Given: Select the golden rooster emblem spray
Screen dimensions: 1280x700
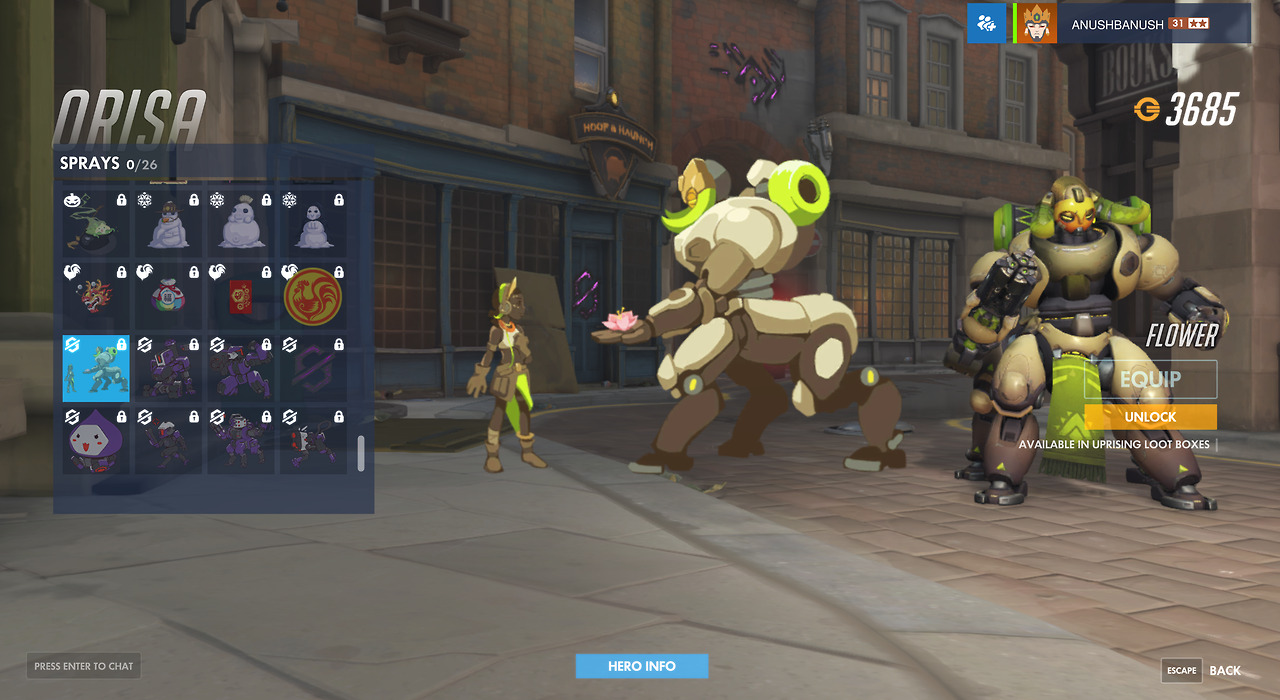Looking at the screenshot, I should pos(313,296).
